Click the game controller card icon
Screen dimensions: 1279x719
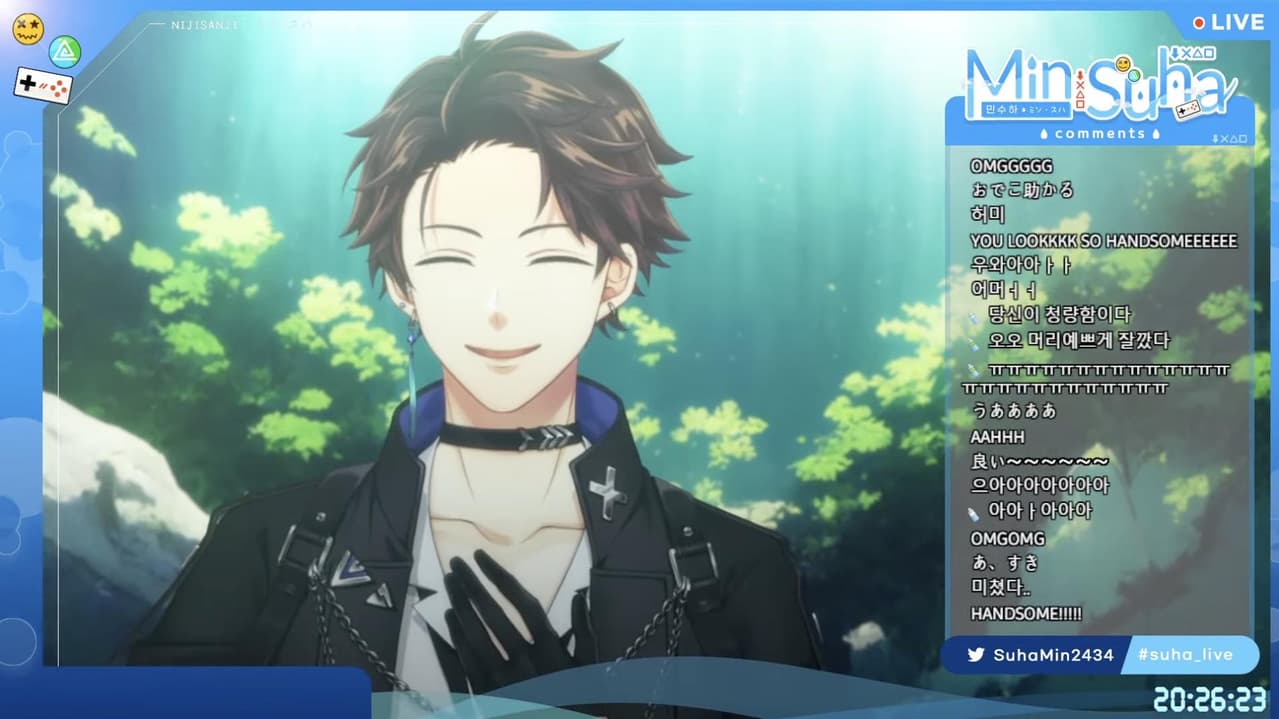click(43, 86)
